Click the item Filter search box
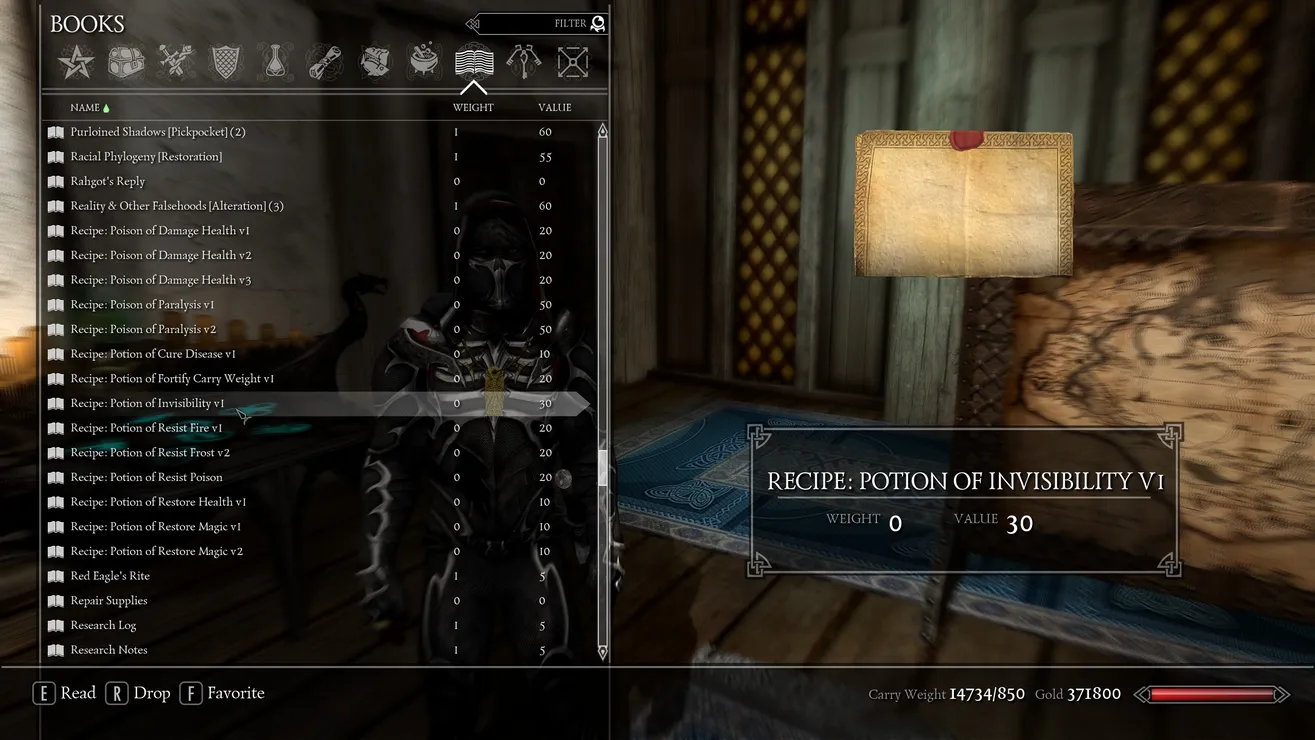1315x740 pixels. tap(540, 23)
